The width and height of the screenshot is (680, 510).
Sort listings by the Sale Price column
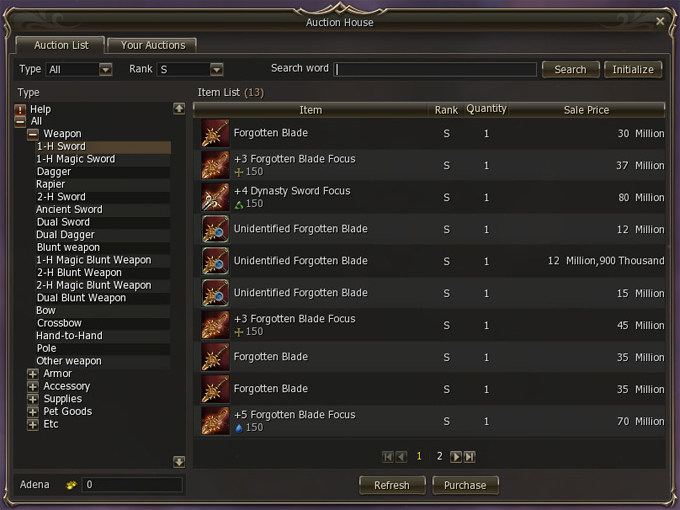point(586,110)
